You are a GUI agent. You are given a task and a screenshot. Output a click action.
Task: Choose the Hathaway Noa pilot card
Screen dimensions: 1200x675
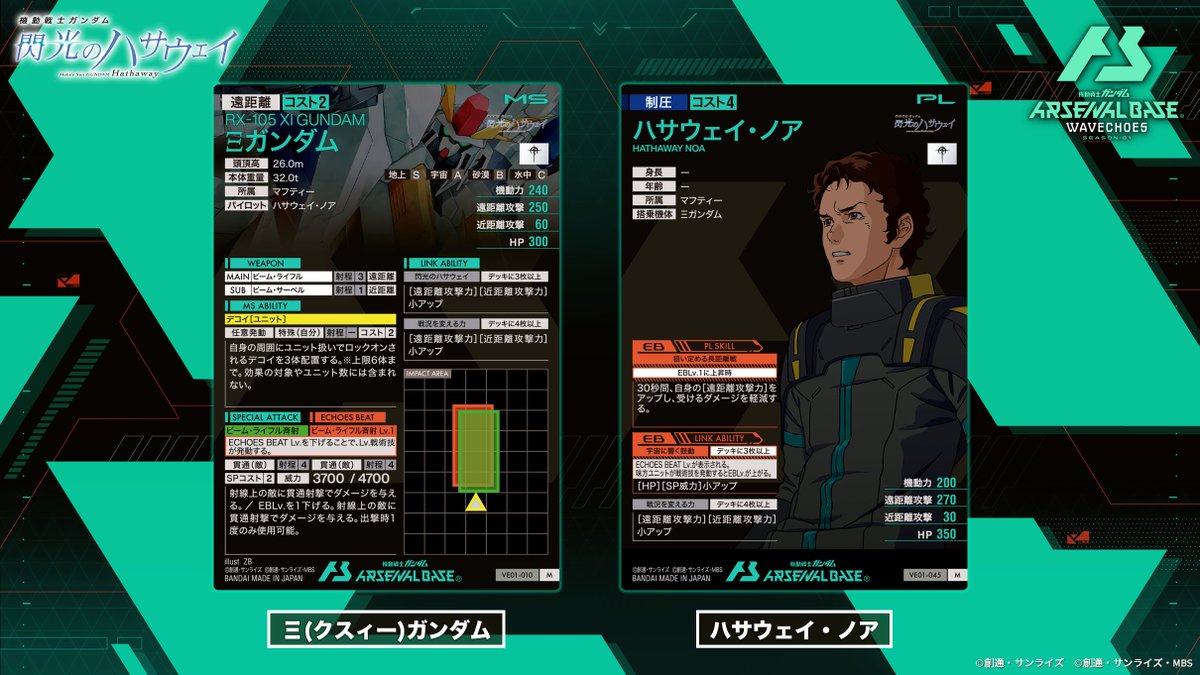point(793,335)
